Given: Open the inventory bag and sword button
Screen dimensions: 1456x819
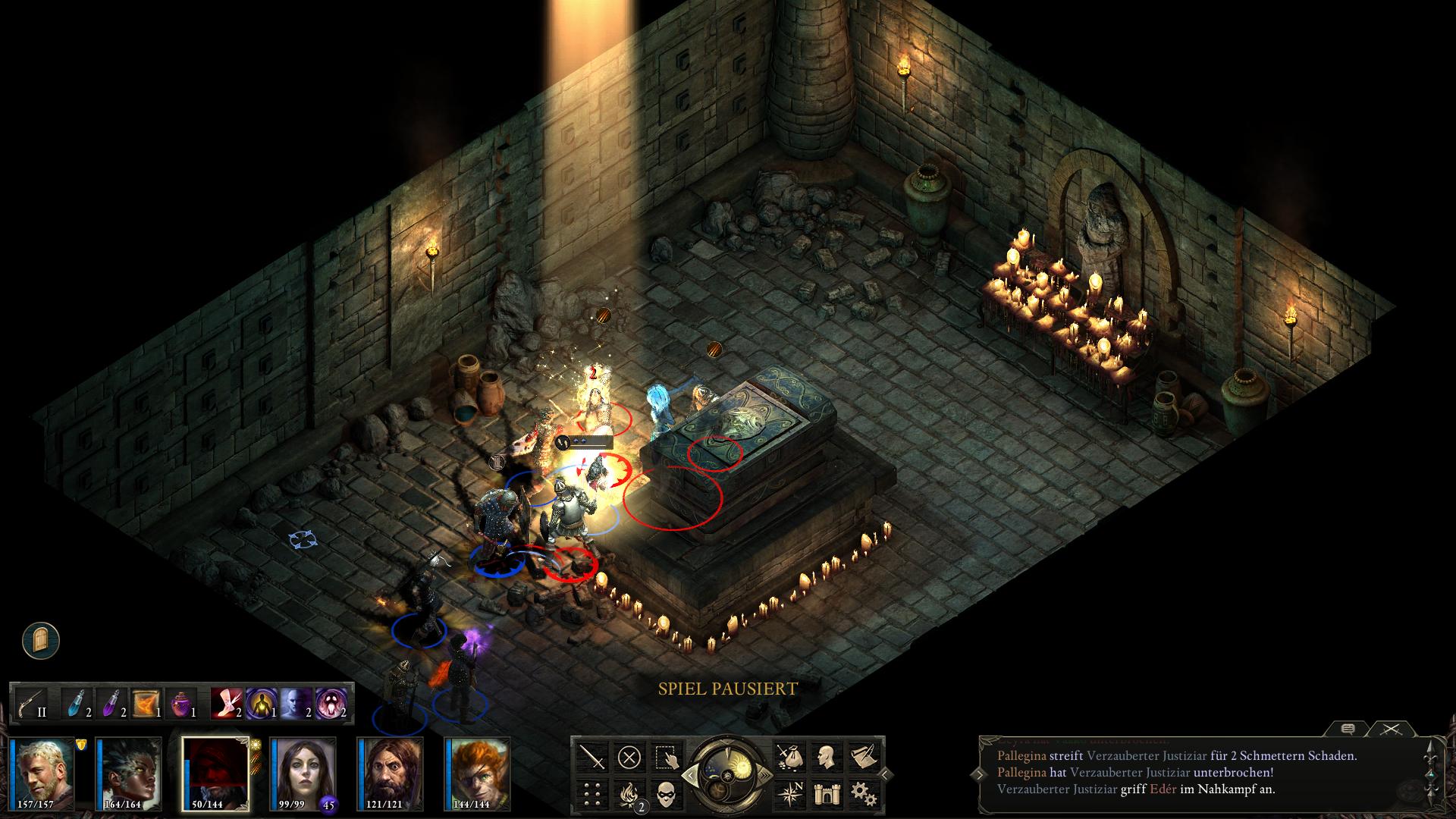Looking at the screenshot, I should click(789, 757).
